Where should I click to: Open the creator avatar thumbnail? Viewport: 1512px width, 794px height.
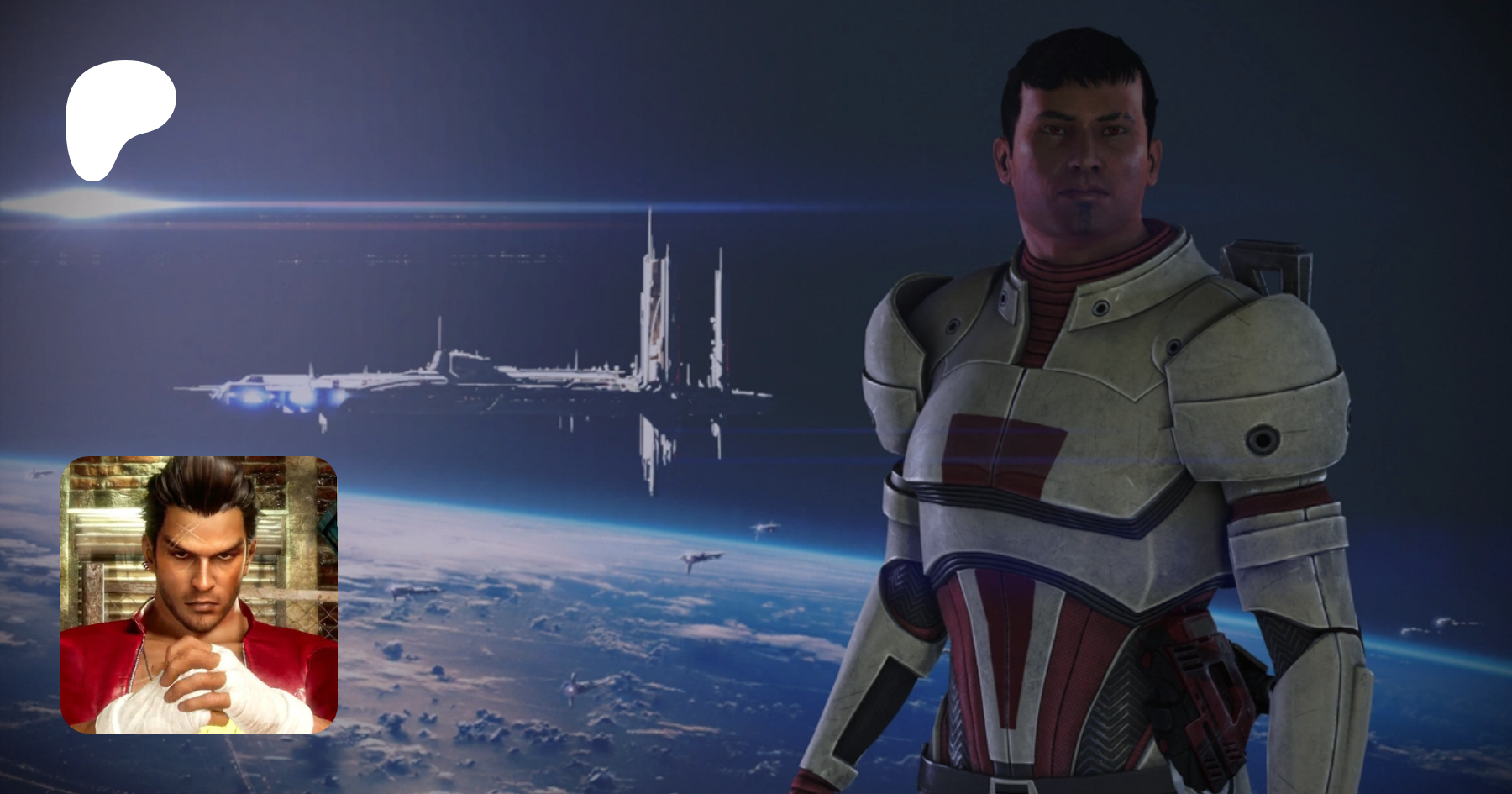point(199,594)
